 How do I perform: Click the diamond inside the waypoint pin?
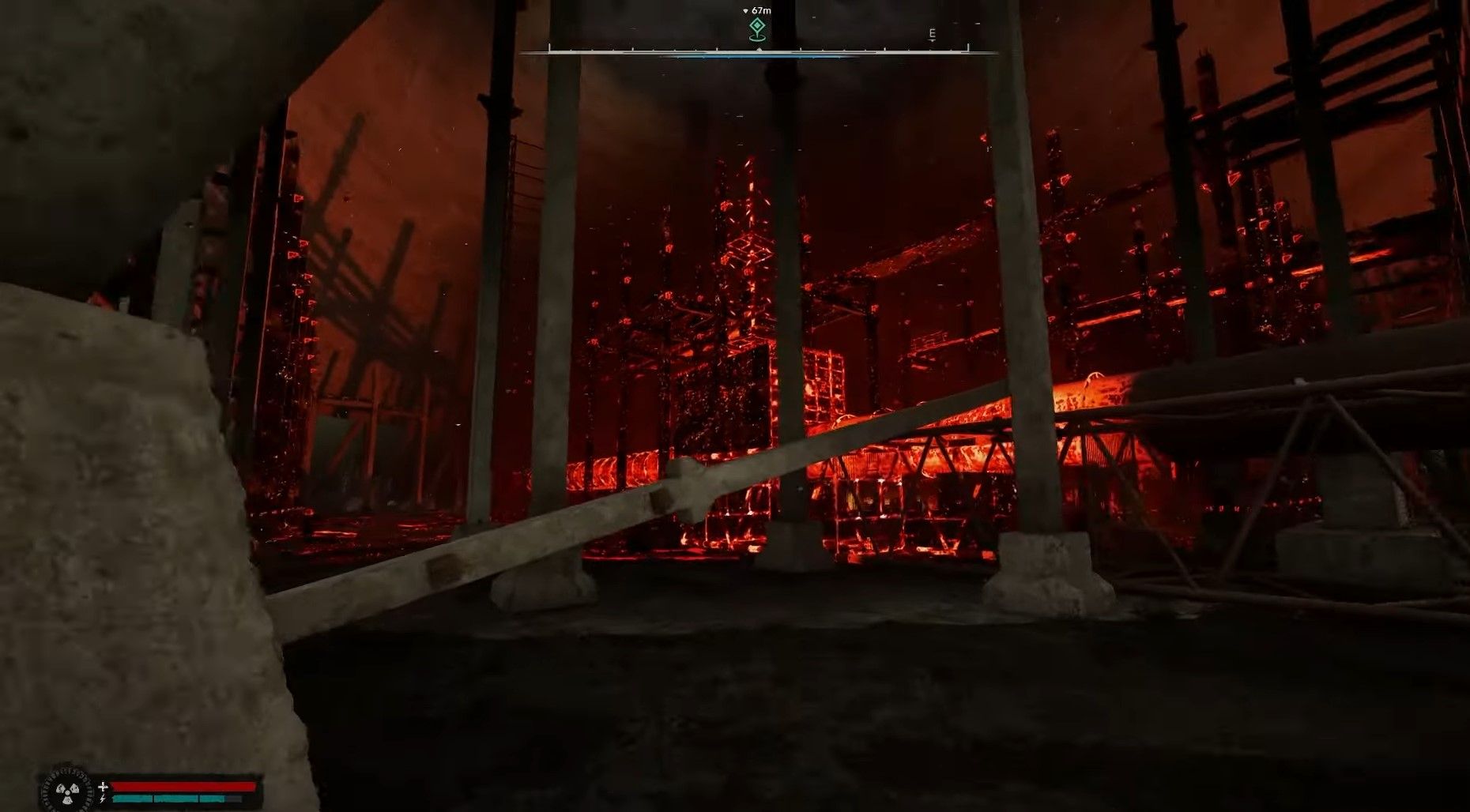coord(758,24)
